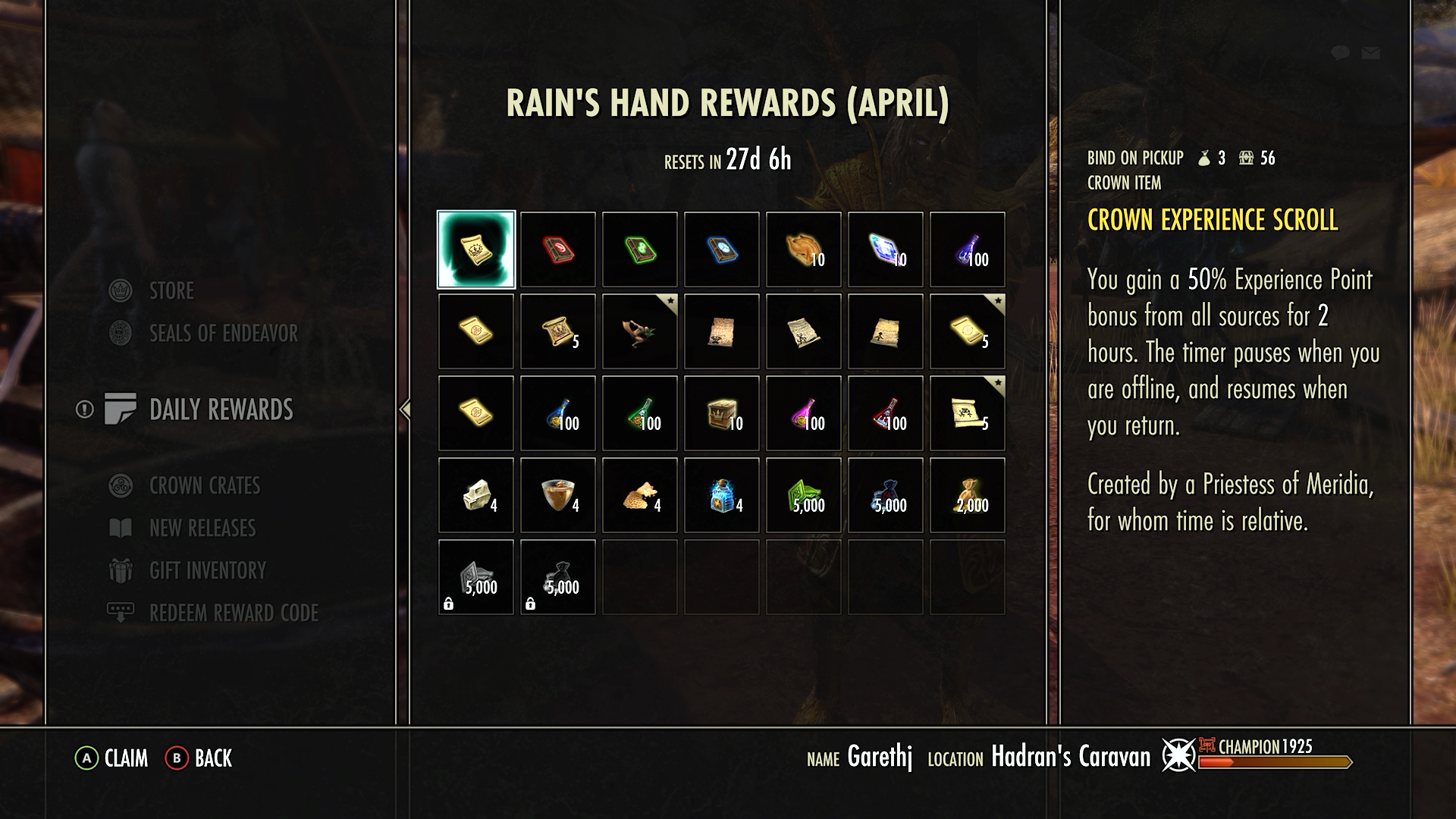Screen dimensions: 1456x819
Task: Pick the brown bowl reward with 4
Action: tap(558, 496)
